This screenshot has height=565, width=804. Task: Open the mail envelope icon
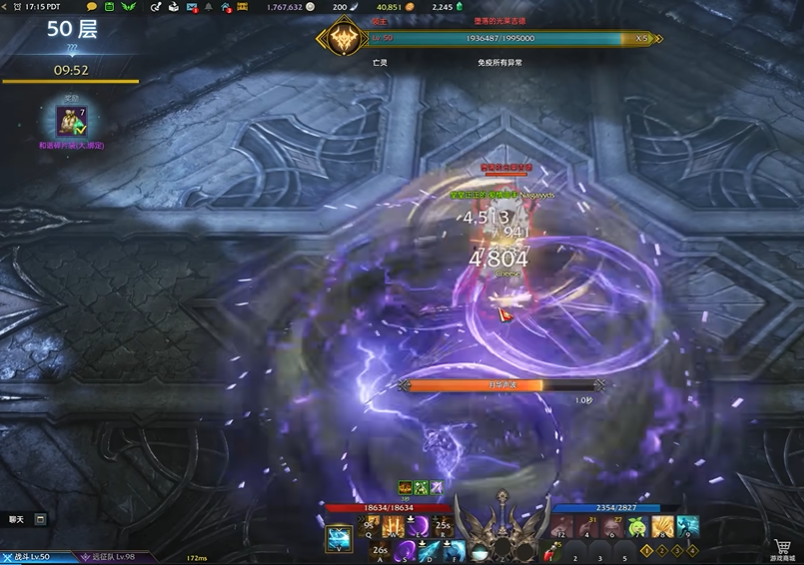pos(191,7)
